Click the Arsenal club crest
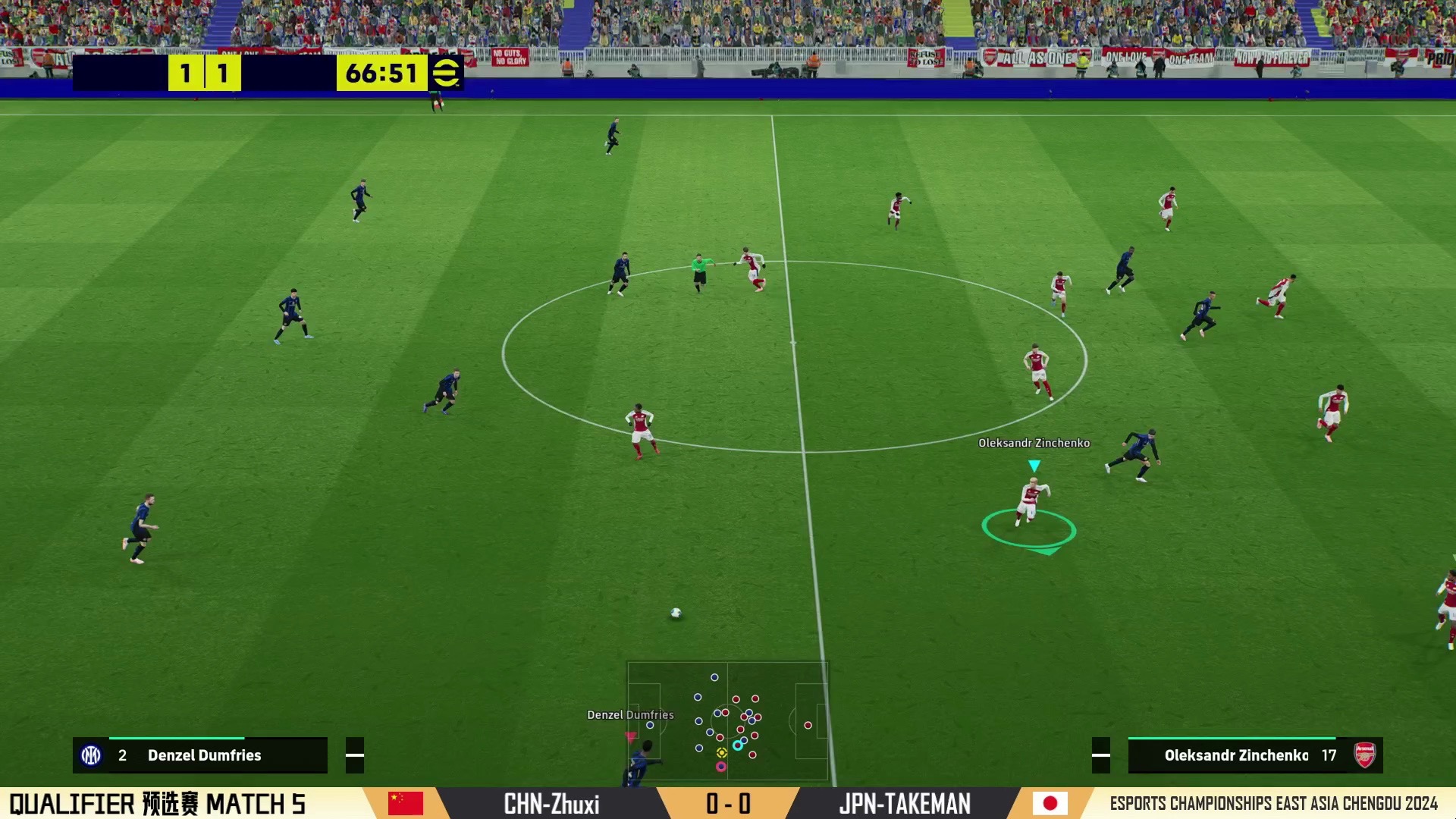Image resolution: width=1456 pixels, height=819 pixels. pyautogui.click(x=1364, y=755)
